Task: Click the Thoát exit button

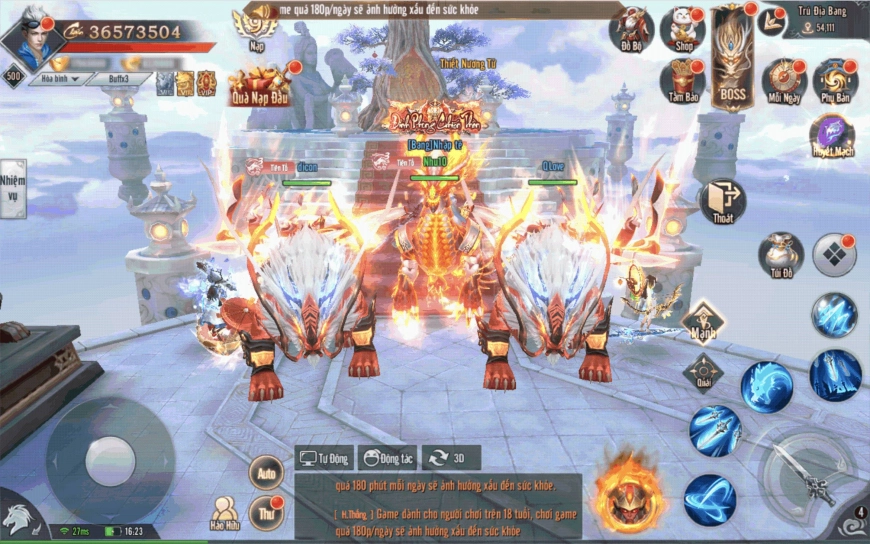Action: [x=721, y=202]
